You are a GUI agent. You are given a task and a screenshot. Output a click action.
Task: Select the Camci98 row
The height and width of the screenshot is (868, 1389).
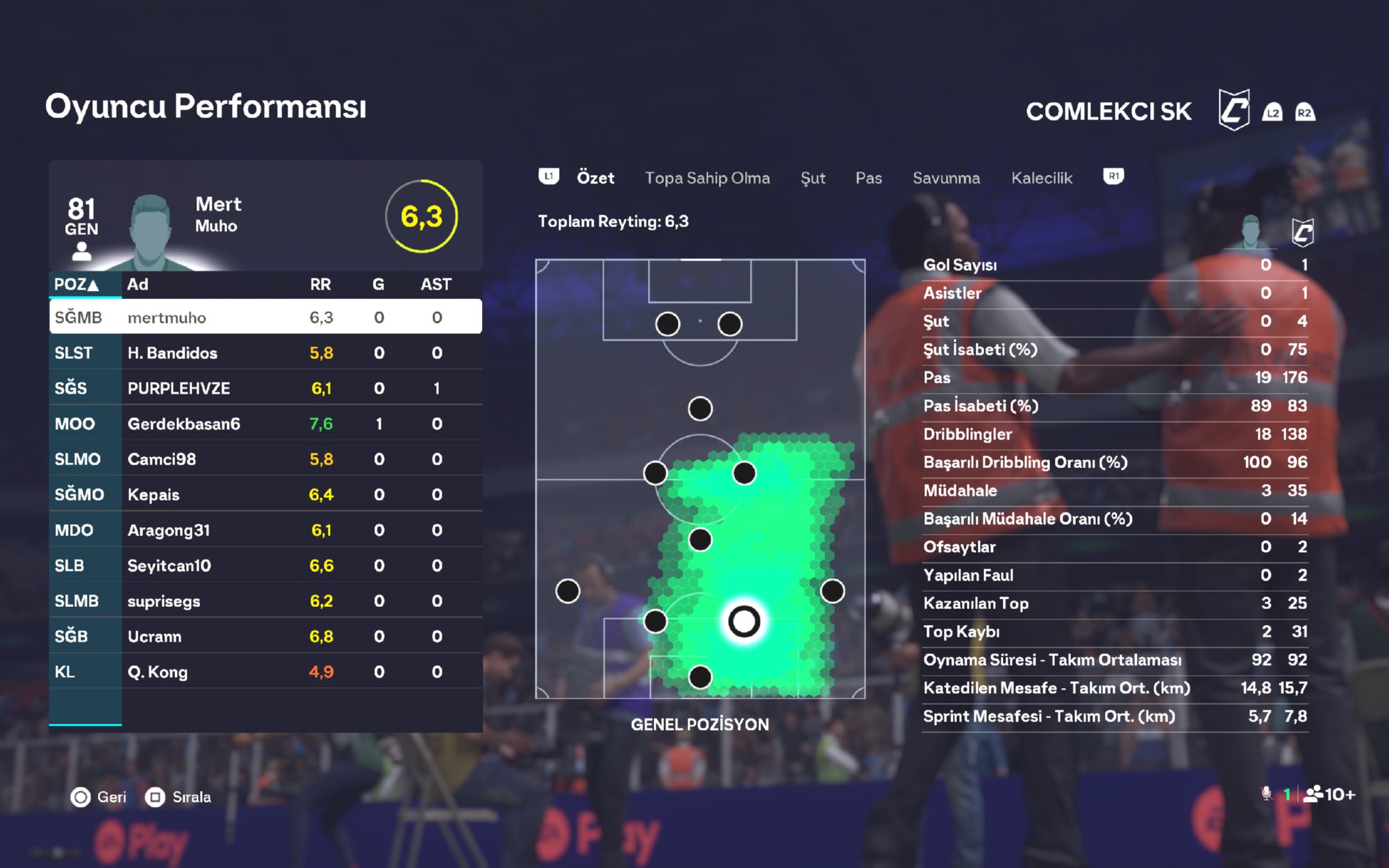click(x=265, y=459)
